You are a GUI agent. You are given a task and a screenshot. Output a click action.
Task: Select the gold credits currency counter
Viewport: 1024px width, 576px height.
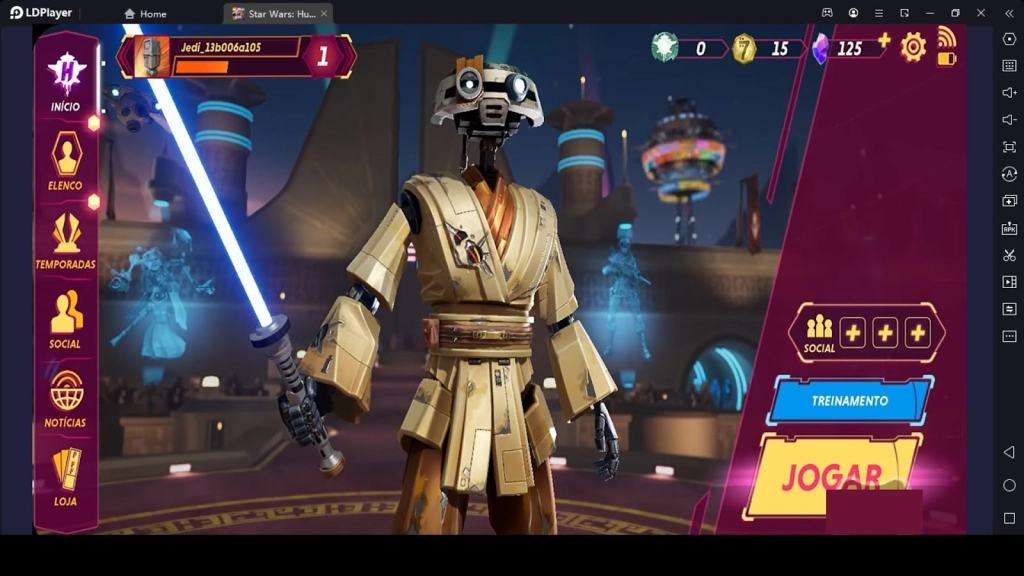point(764,48)
